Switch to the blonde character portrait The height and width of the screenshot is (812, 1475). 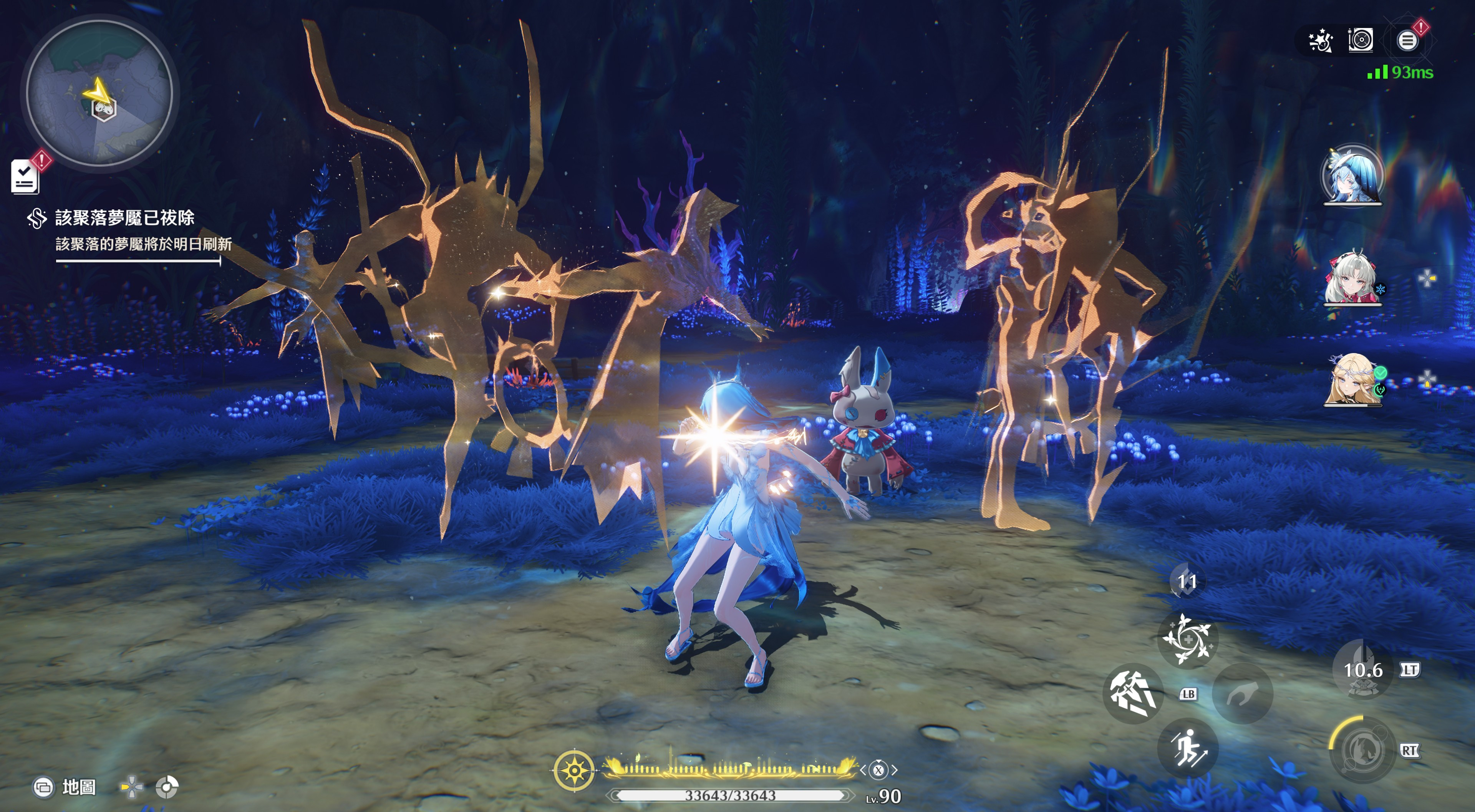1352,379
